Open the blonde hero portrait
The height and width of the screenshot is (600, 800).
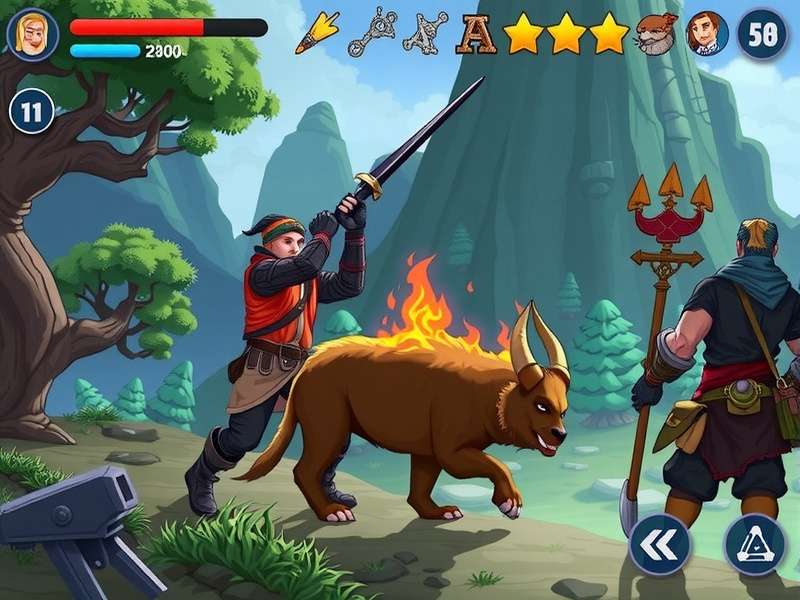(33, 34)
